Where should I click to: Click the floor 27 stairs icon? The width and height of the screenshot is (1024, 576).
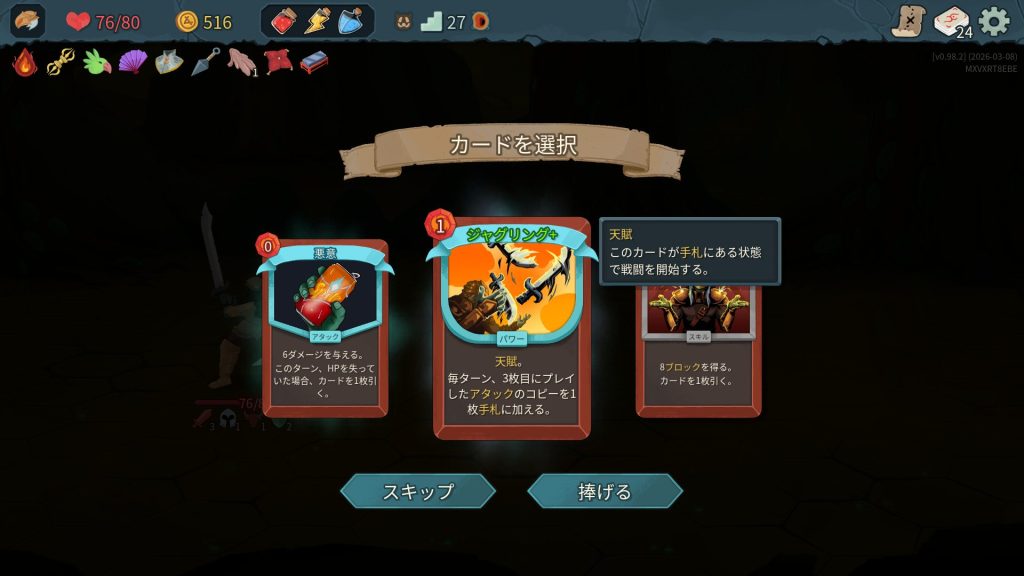pos(432,21)
